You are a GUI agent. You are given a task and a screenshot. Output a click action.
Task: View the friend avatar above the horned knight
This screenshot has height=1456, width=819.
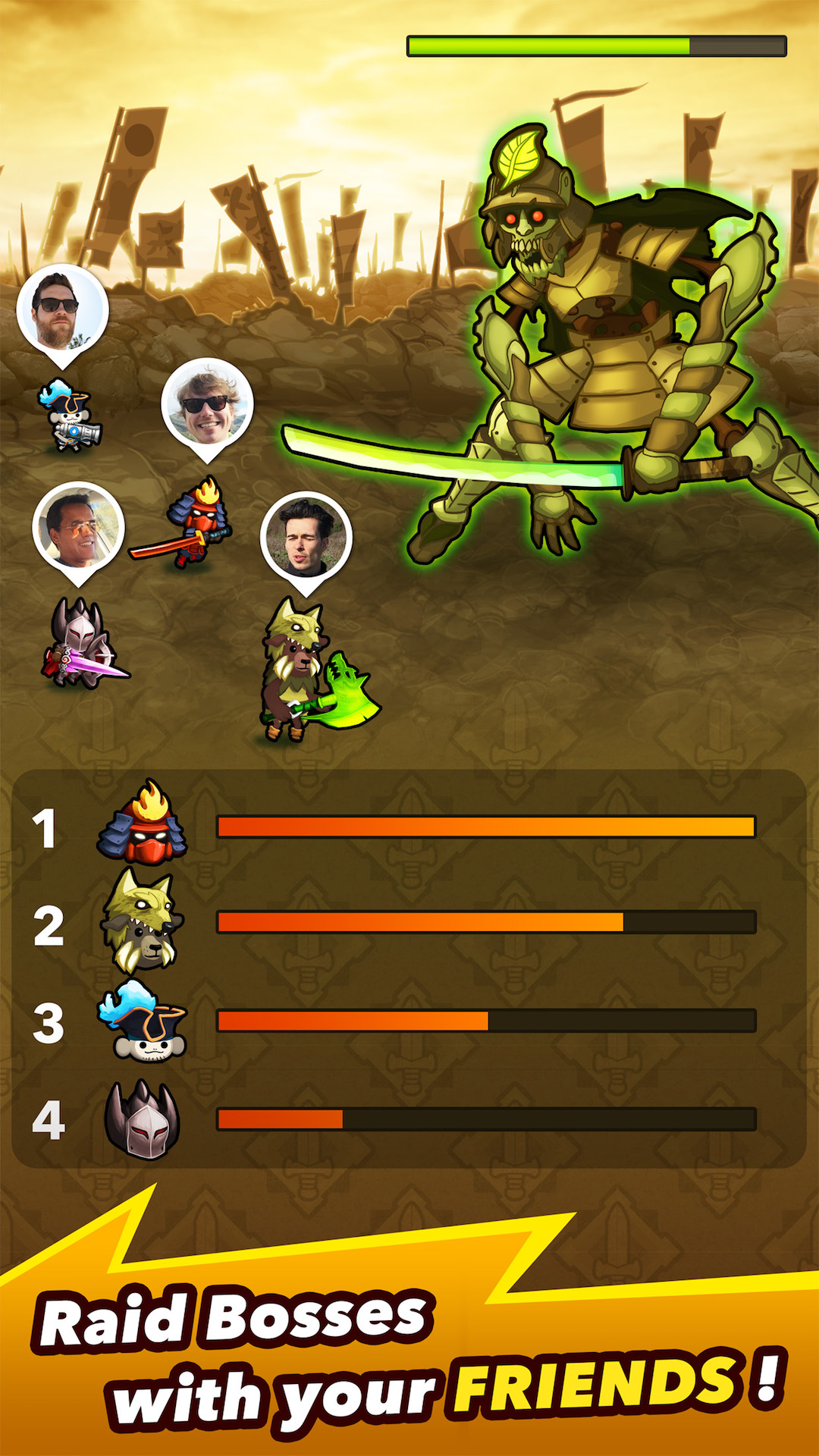(78, 528)
